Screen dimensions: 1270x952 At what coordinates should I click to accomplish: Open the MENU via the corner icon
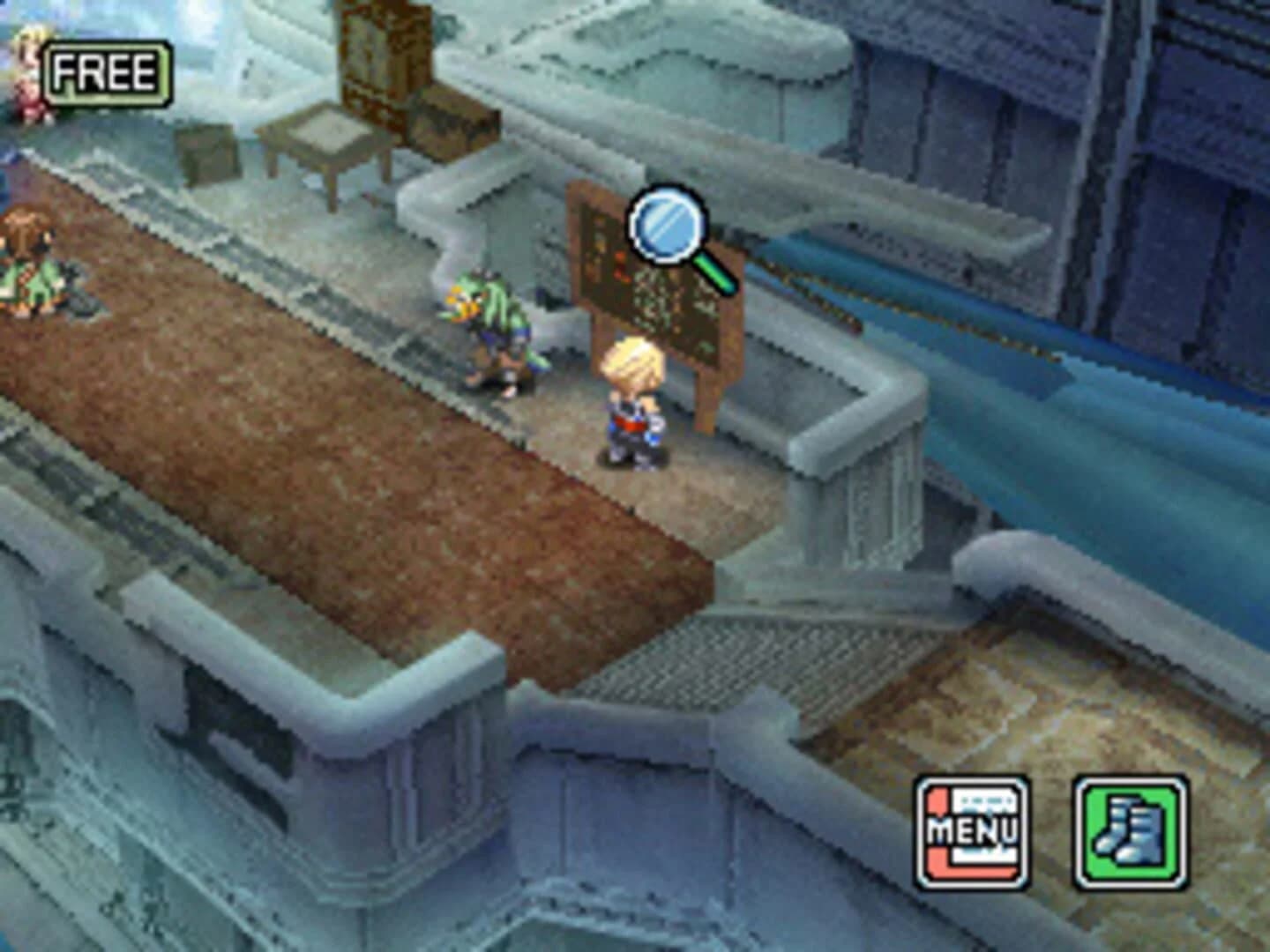click(x=967, y=833)
